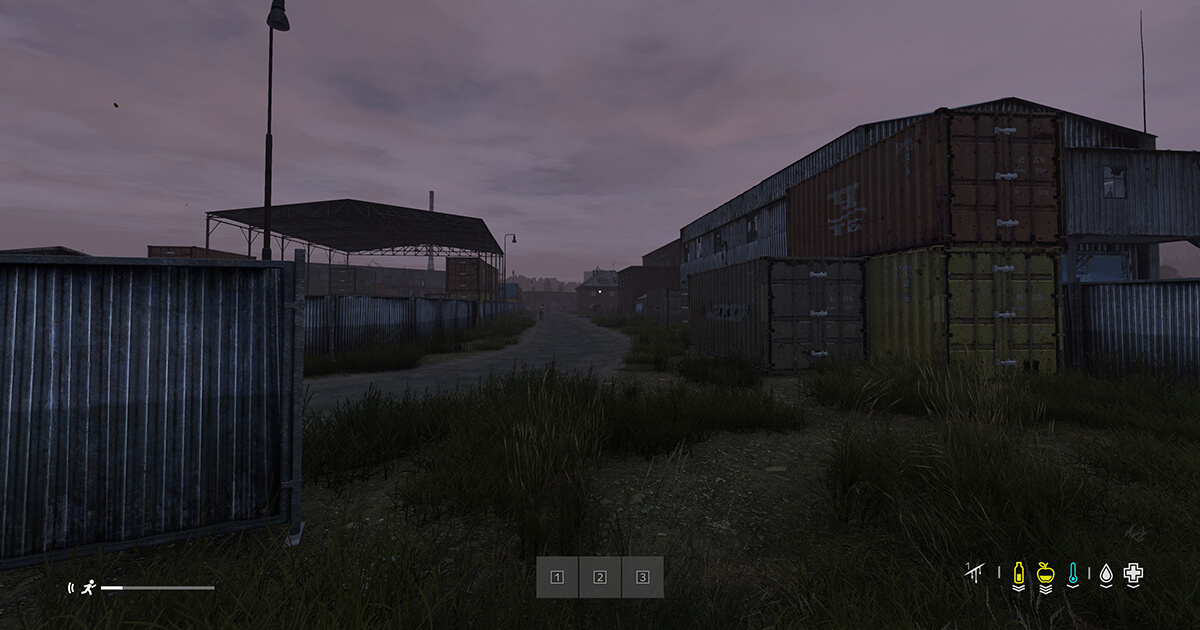
Task: Click the blue thermometer temperature icon
Action: pyautogui.click(x=1073, y=574)
